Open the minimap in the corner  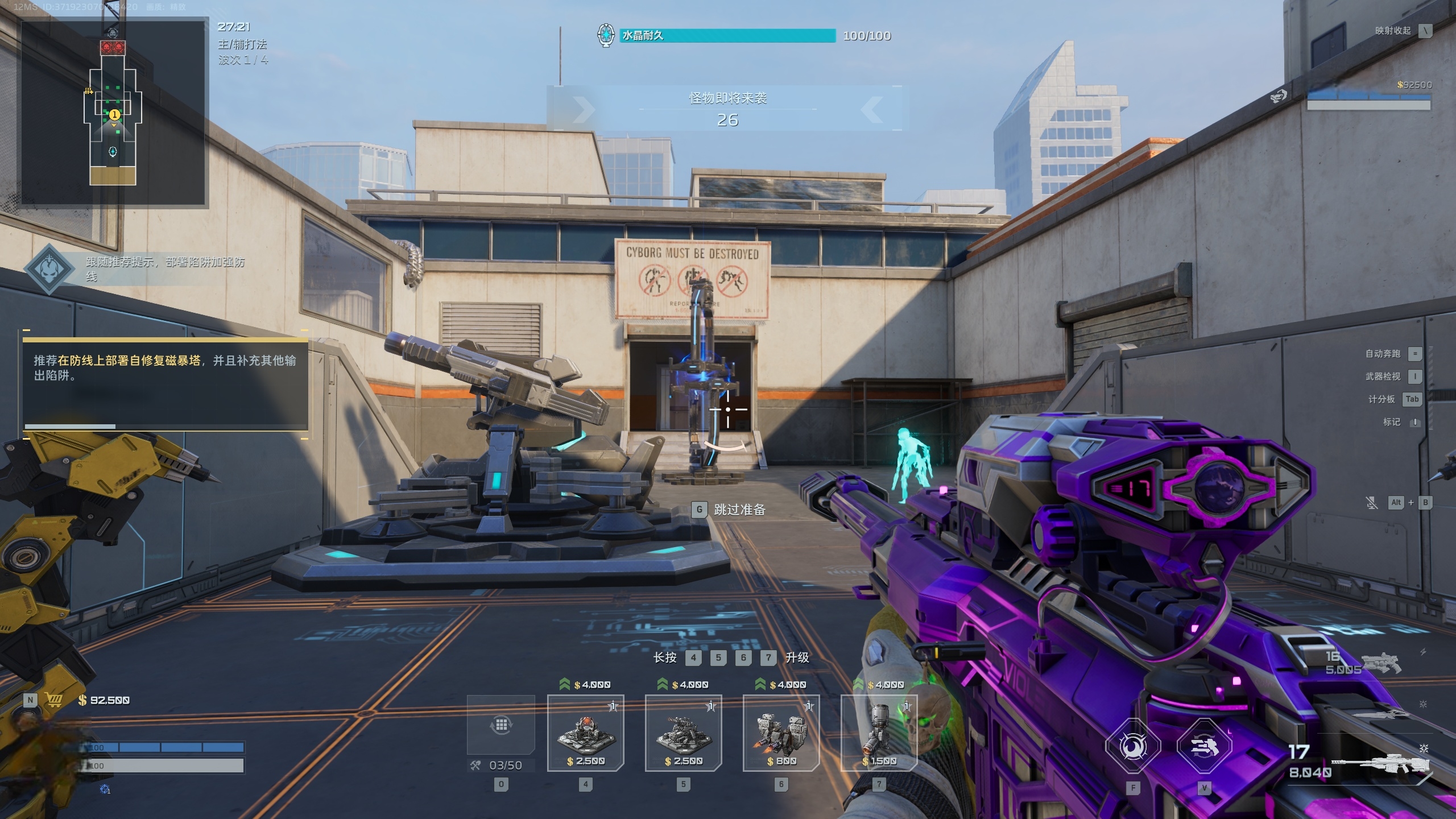(x=114, y=111)
